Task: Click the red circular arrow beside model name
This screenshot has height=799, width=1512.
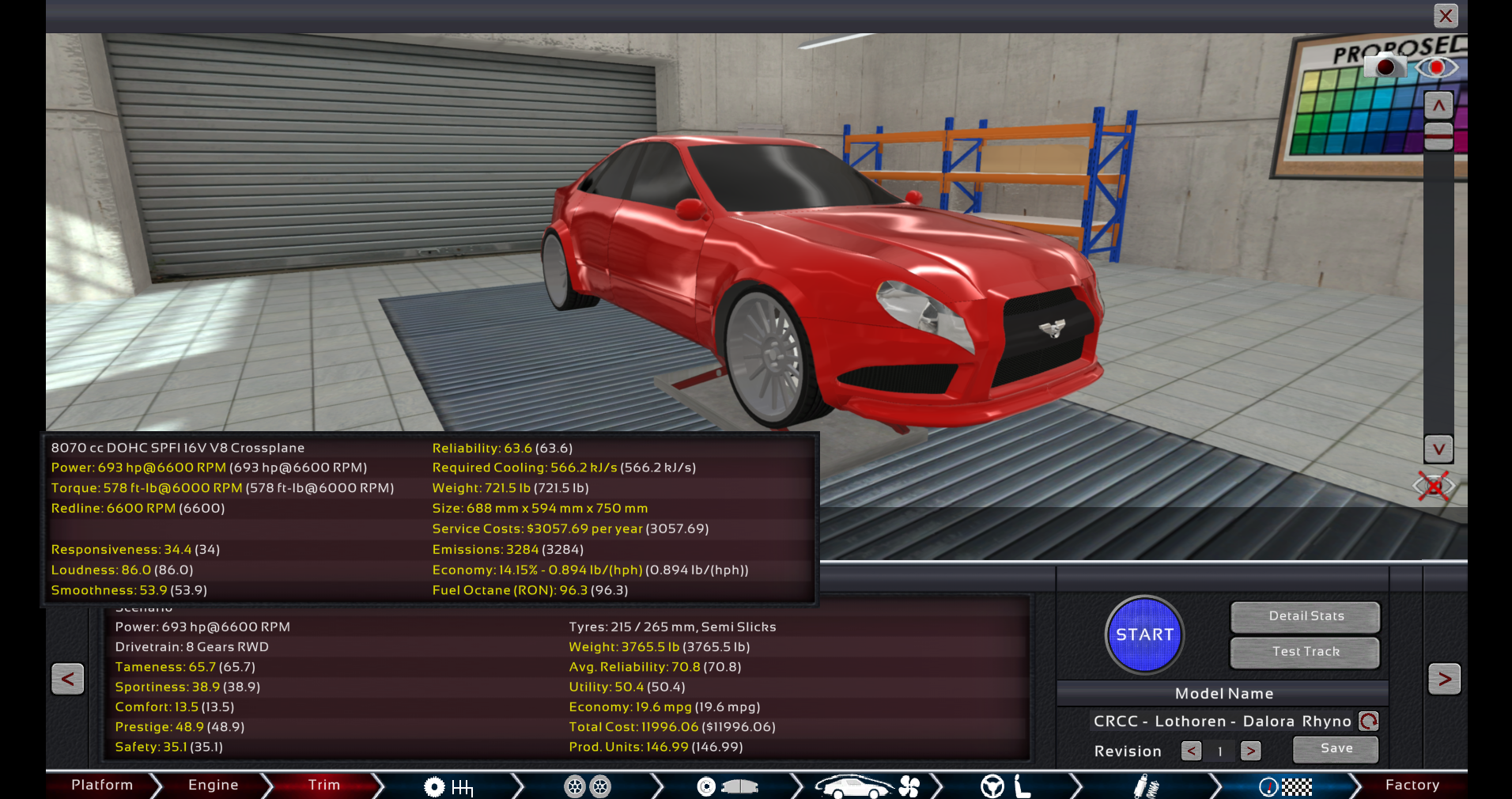Action: (x=1369, y=721)
